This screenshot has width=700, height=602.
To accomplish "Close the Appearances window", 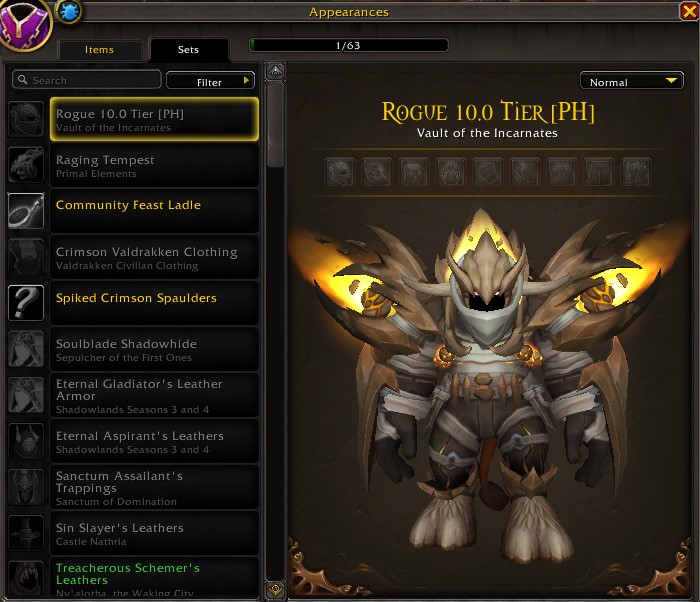I will (x=687, y=12).
